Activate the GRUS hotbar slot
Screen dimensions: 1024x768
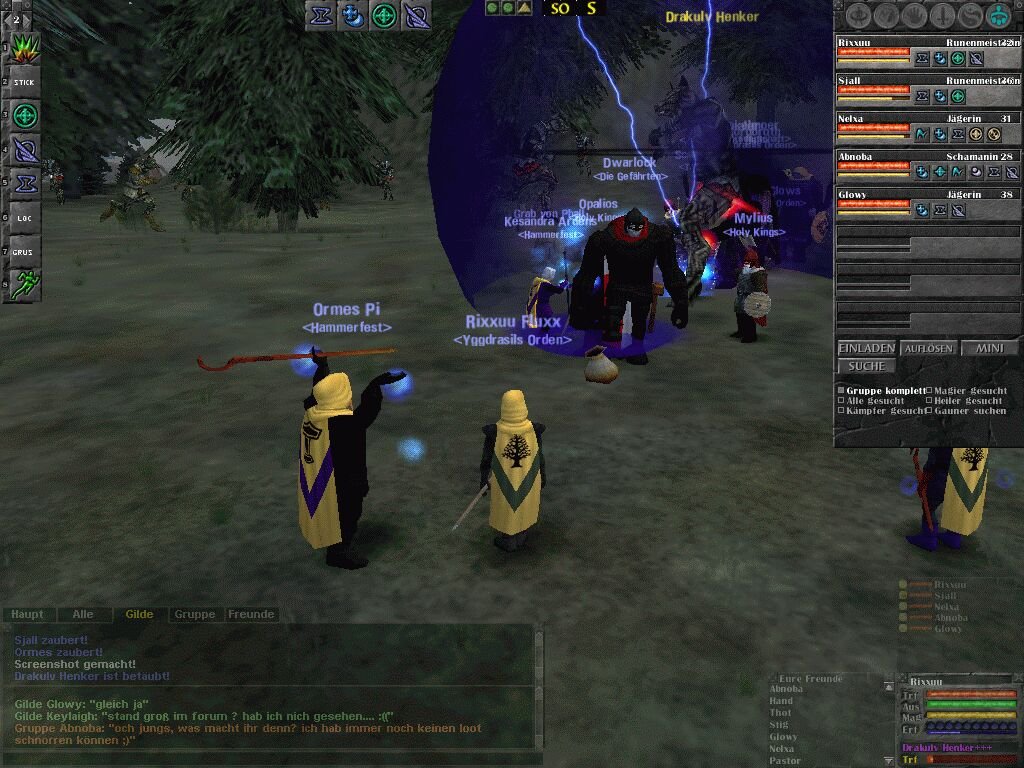[24, 252]
